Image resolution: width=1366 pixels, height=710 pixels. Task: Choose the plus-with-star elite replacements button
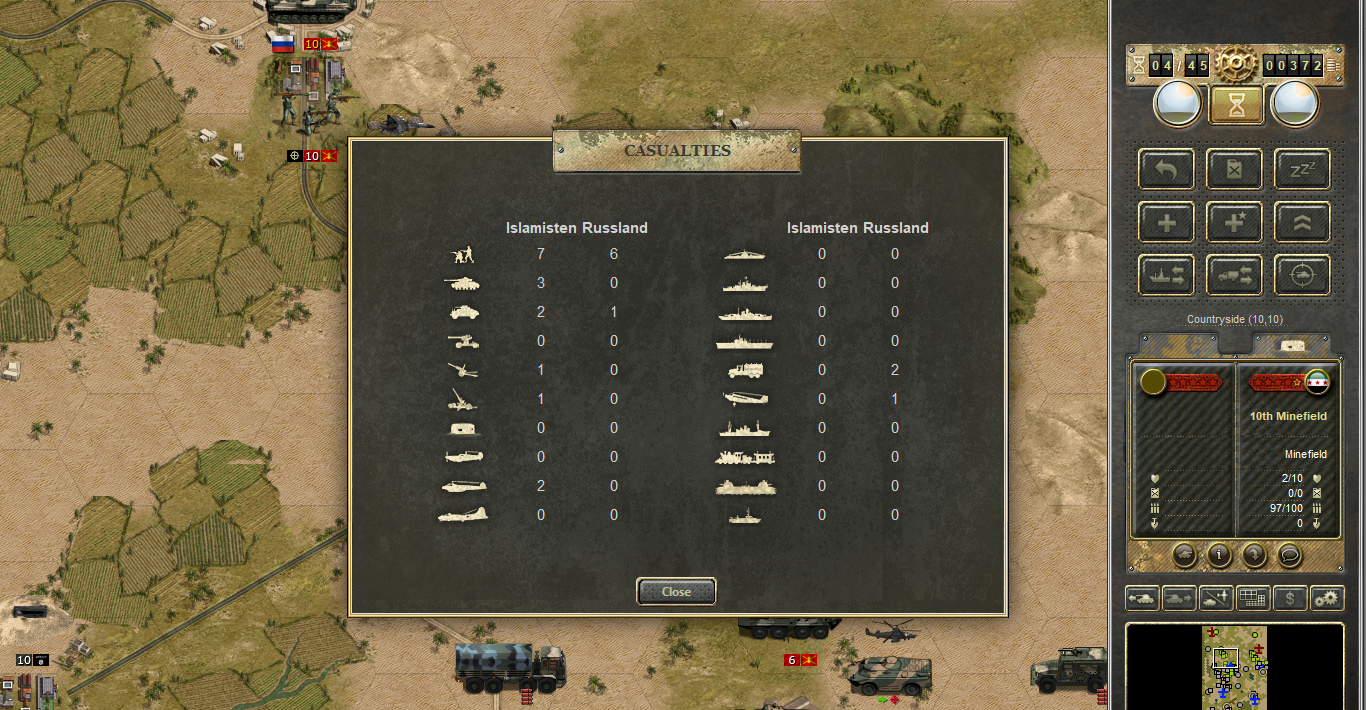1234,222
